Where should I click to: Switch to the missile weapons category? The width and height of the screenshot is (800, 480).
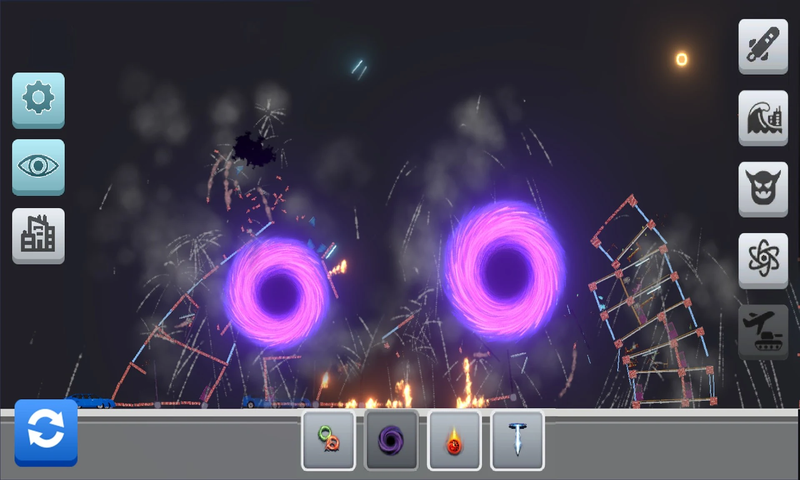[x=763, y=46]
